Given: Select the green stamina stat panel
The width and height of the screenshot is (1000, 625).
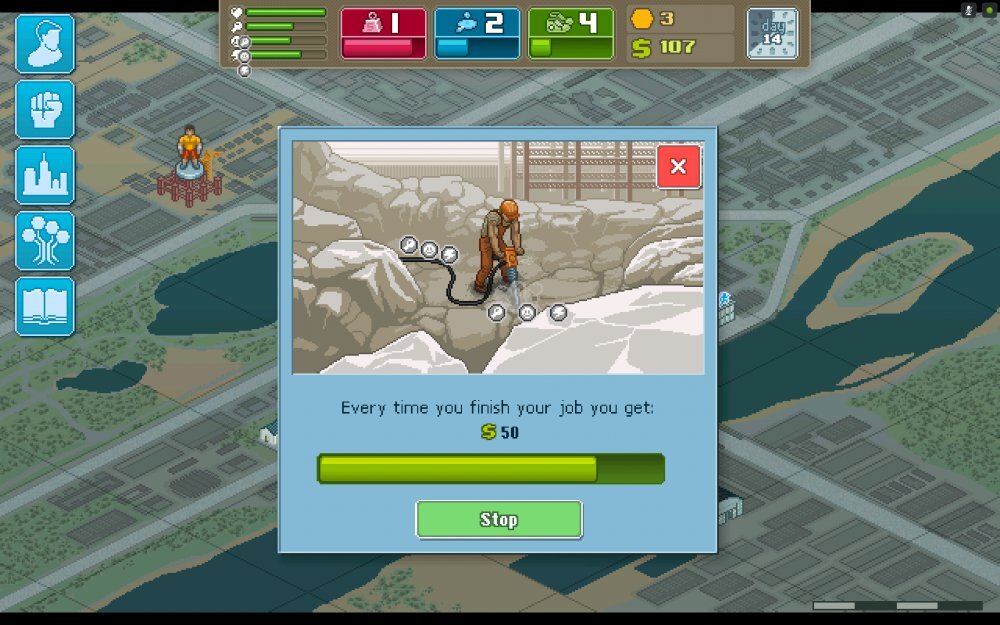Looking at the screenshot, I should tap(570, 34).
